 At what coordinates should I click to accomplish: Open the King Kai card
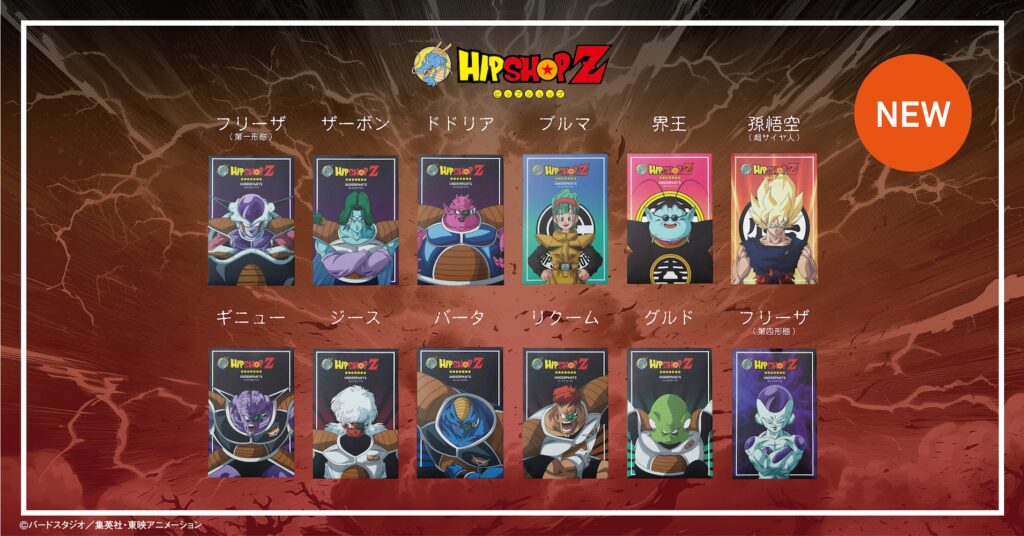click(x=669, y=220)
